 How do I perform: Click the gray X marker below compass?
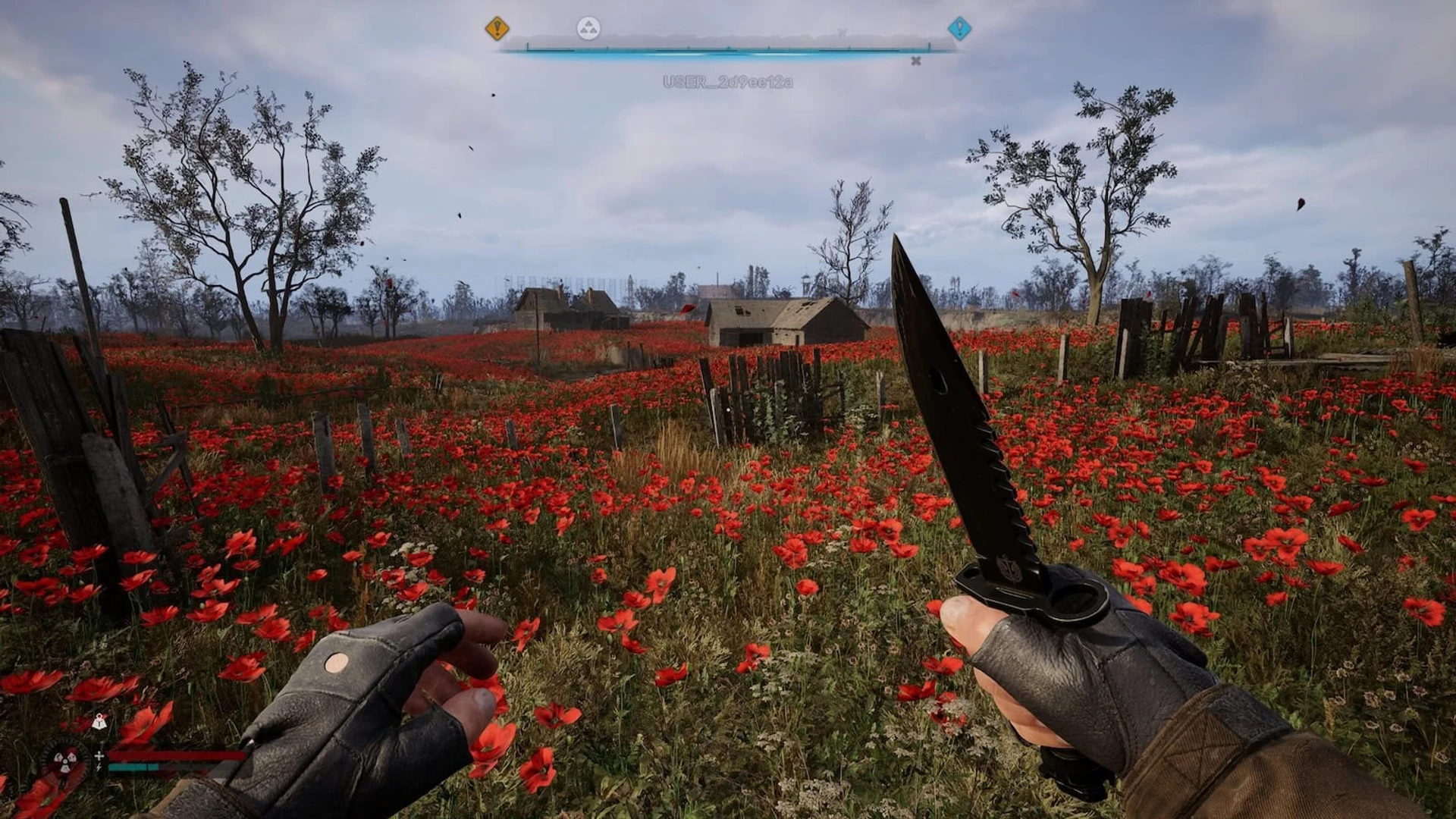tap(916, 61)
